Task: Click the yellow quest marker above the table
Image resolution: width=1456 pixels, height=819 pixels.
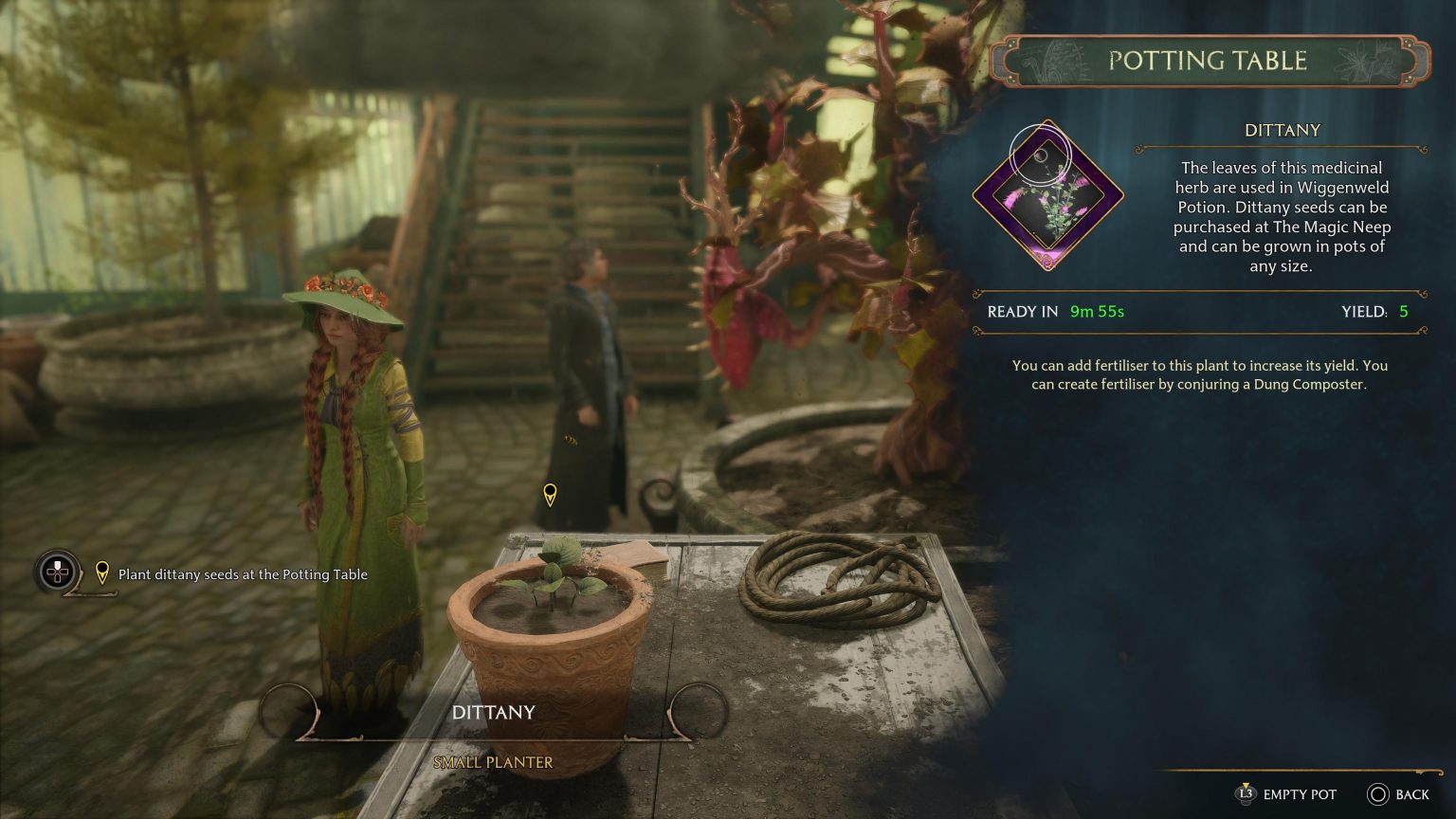Action: 549,494
